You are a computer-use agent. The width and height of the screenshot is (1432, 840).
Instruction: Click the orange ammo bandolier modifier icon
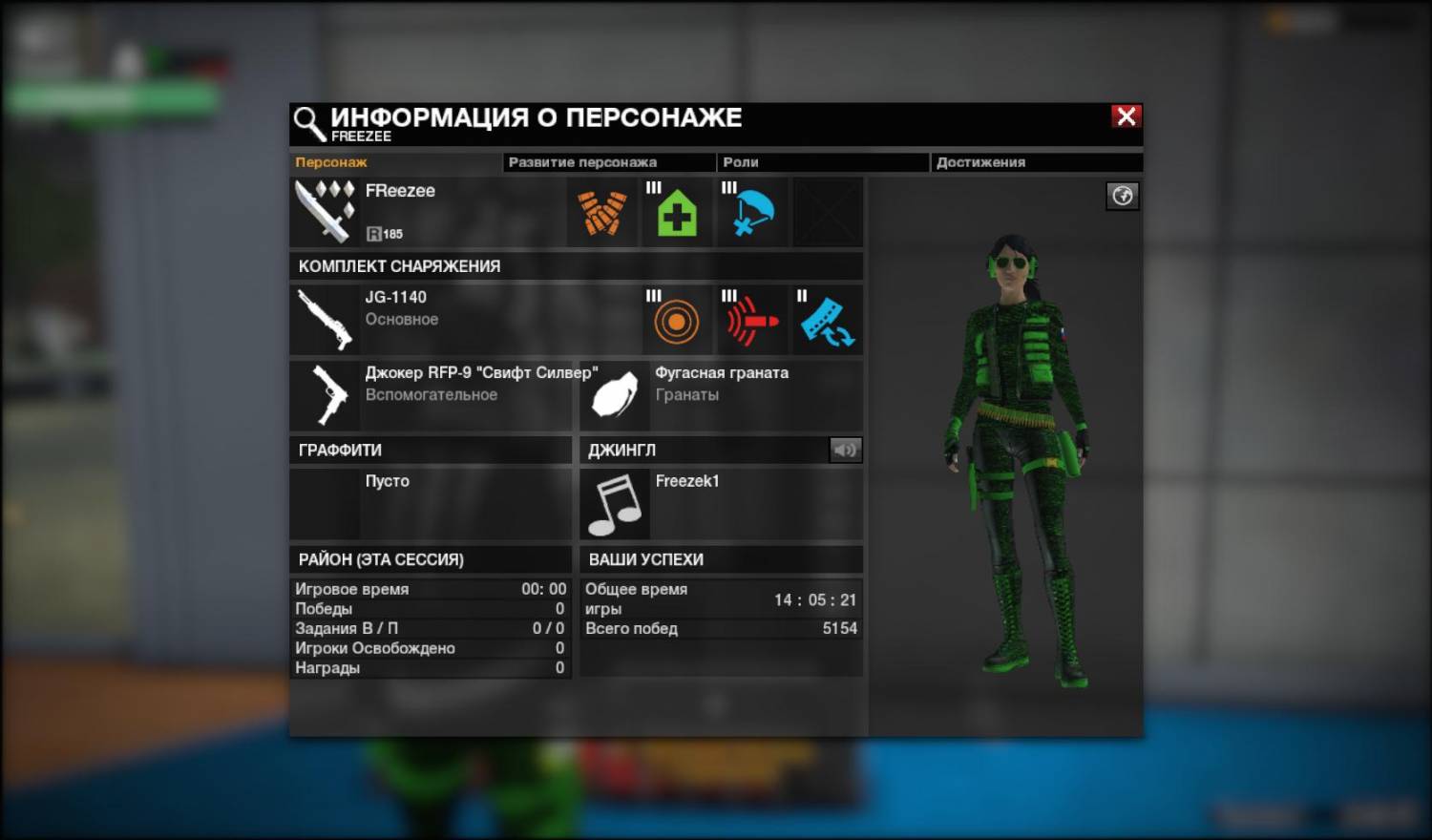602,213
